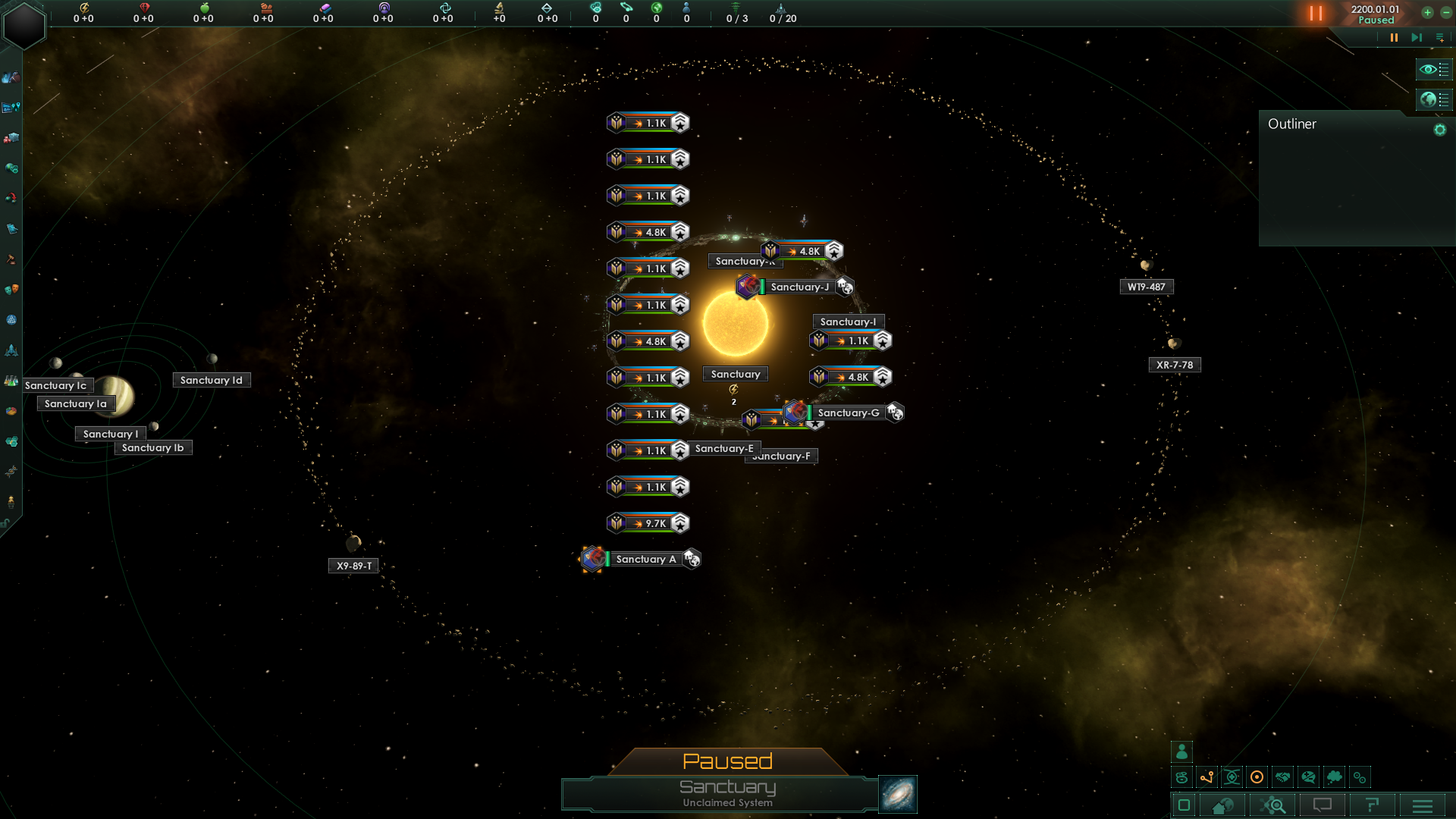Screen dimensions: 1456x819
Task: Toggle the hyperlane route map filter
Action: (1207, 777)
